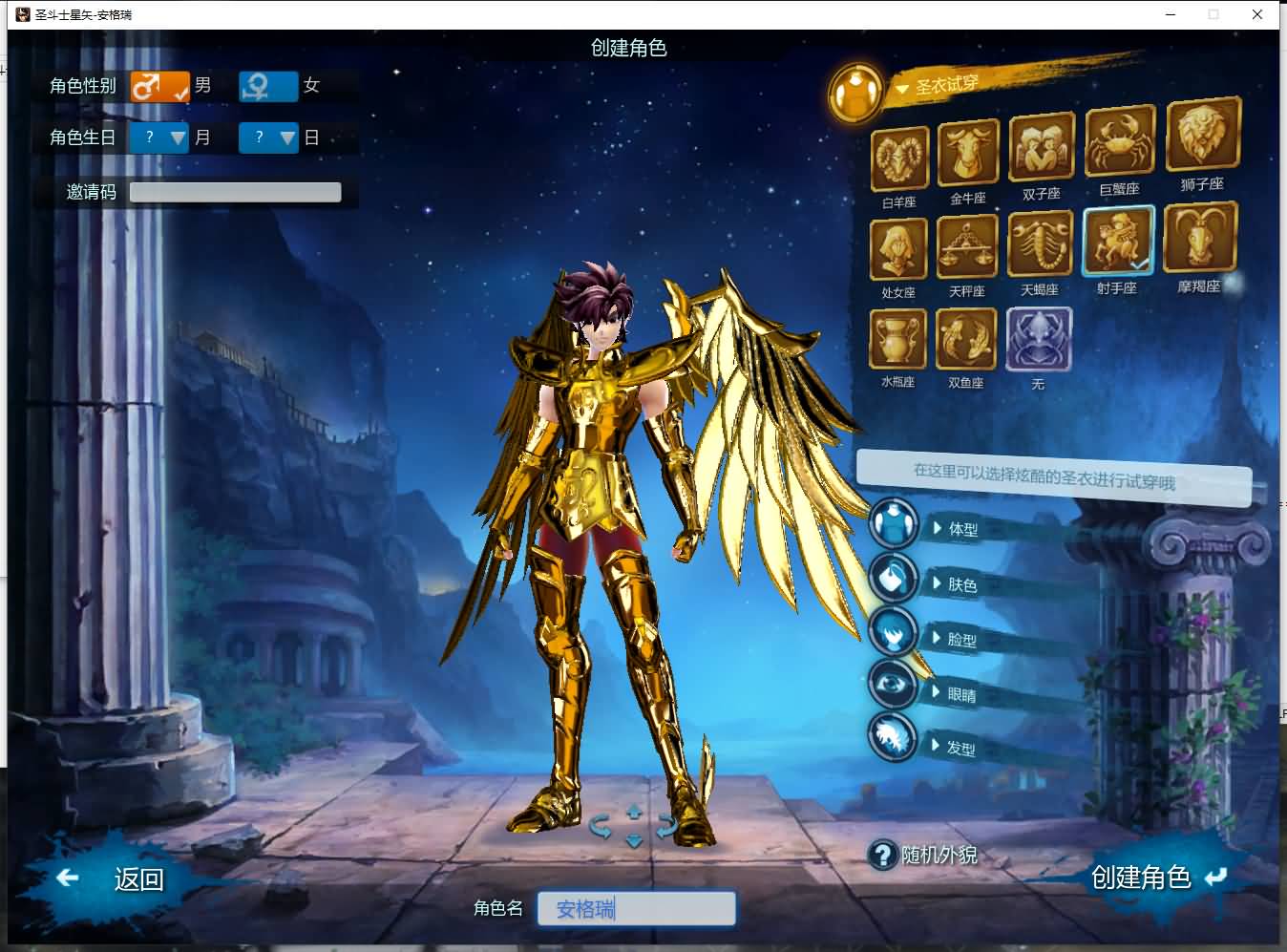Open the hairstyle (发型) options

click(960, 748)
